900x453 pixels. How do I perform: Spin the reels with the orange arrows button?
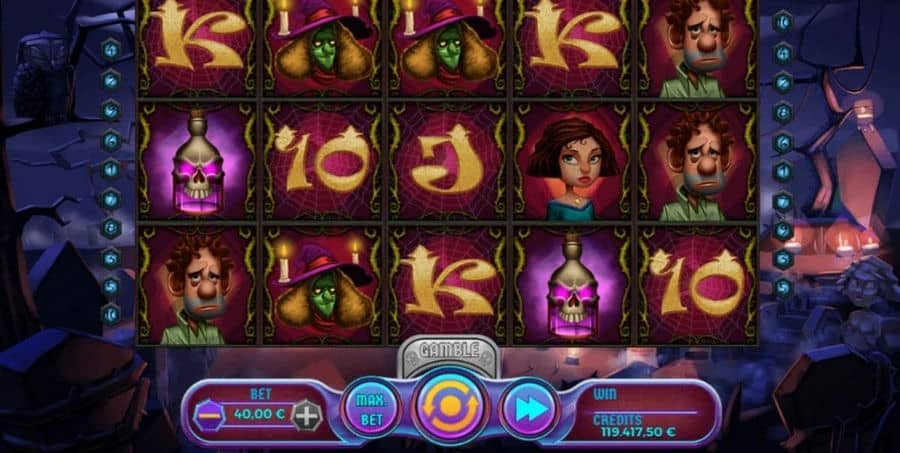450,407
